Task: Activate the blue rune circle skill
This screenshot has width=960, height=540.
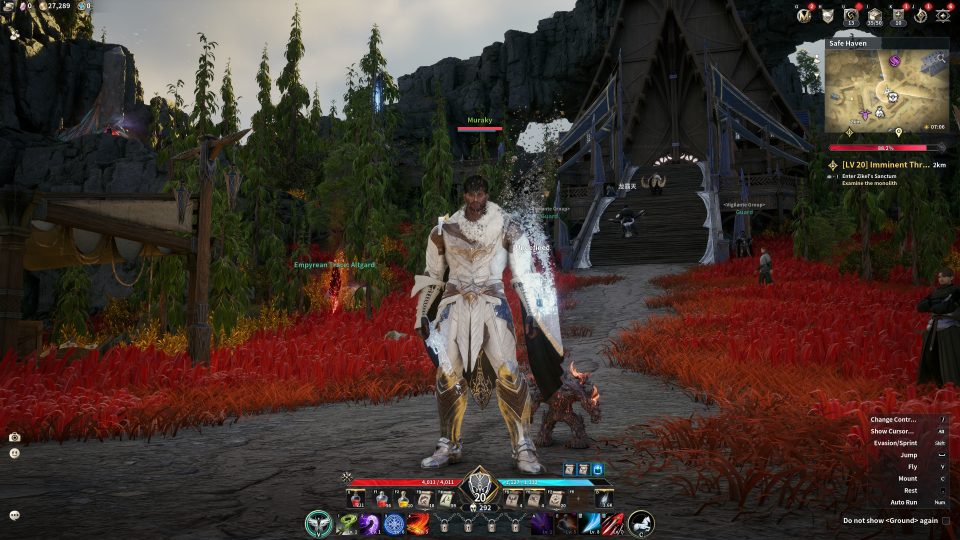Action: click(394, 523)
